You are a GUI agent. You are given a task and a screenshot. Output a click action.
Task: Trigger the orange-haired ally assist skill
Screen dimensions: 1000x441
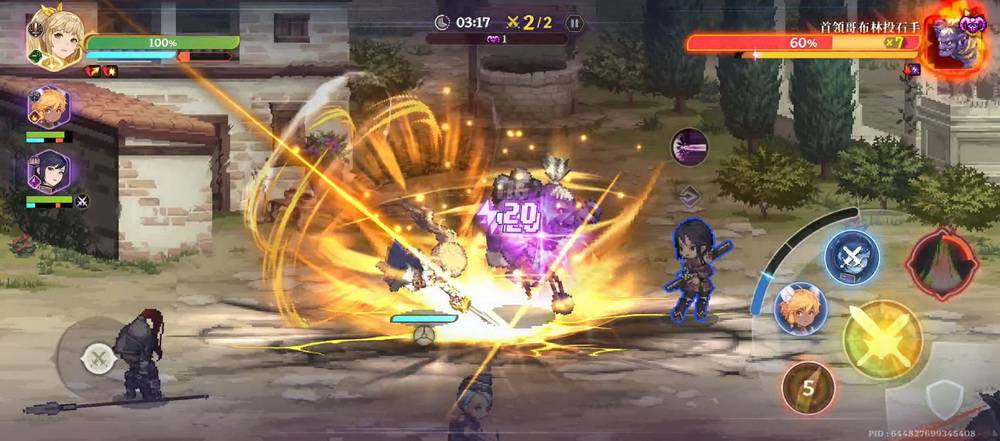800,309
